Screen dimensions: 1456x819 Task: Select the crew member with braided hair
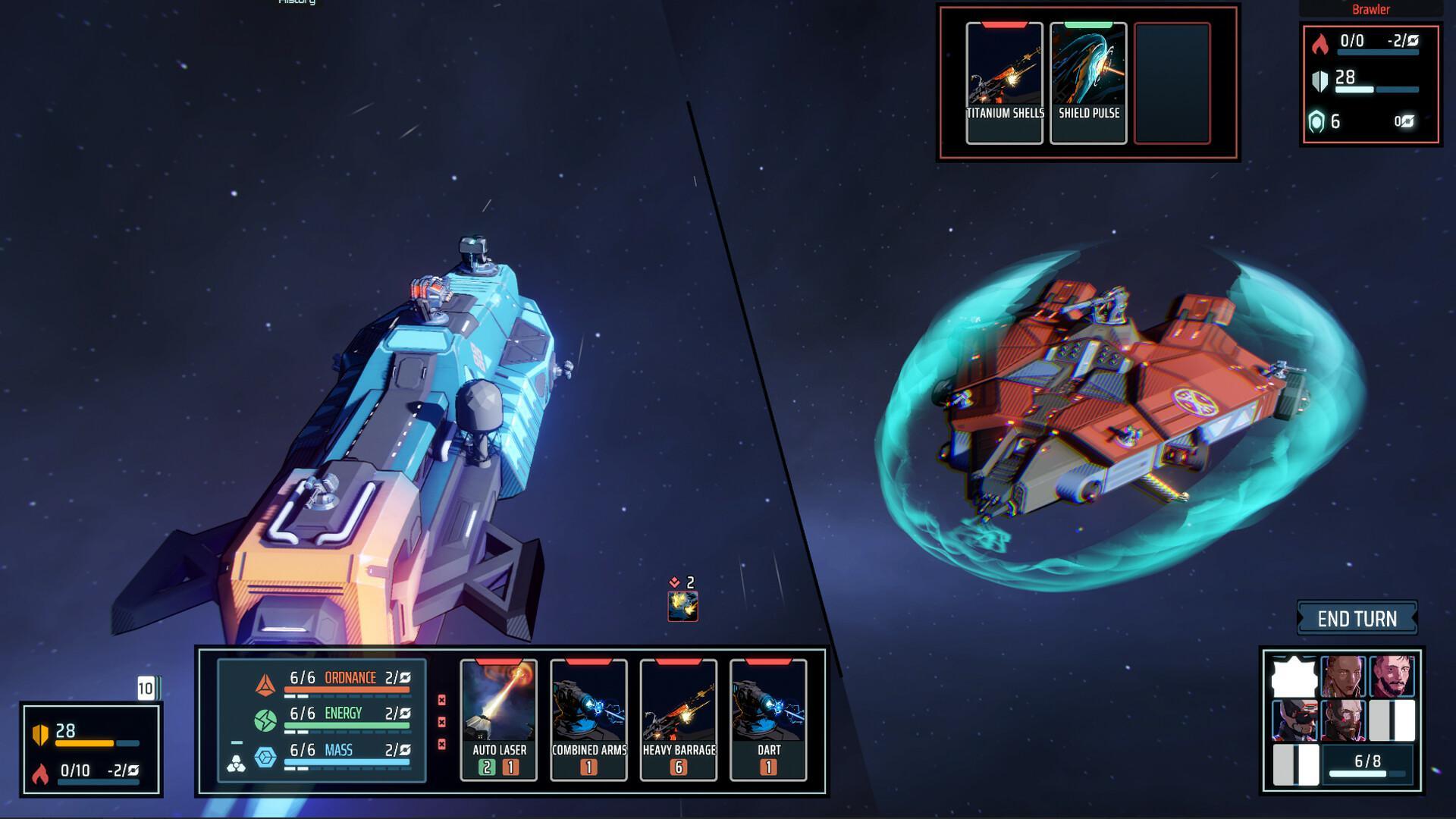tap(1343, 676)
